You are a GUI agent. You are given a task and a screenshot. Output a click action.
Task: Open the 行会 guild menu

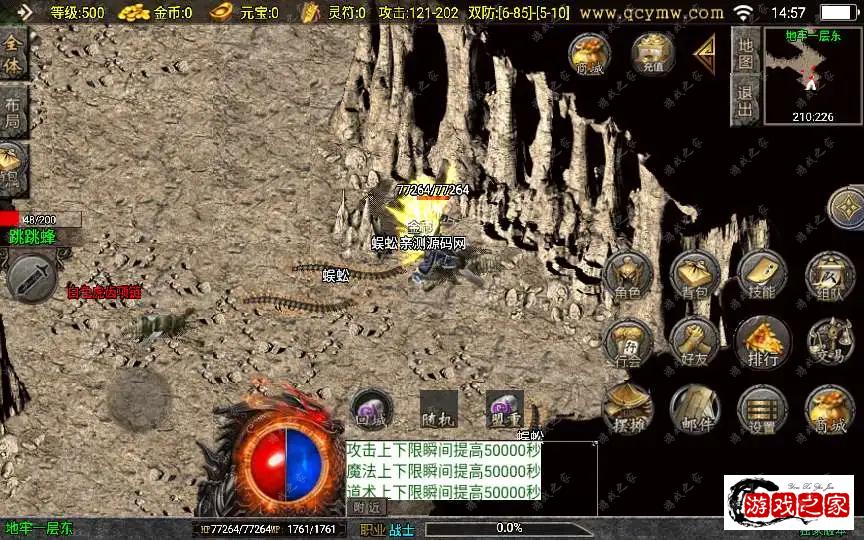[627, 343]
